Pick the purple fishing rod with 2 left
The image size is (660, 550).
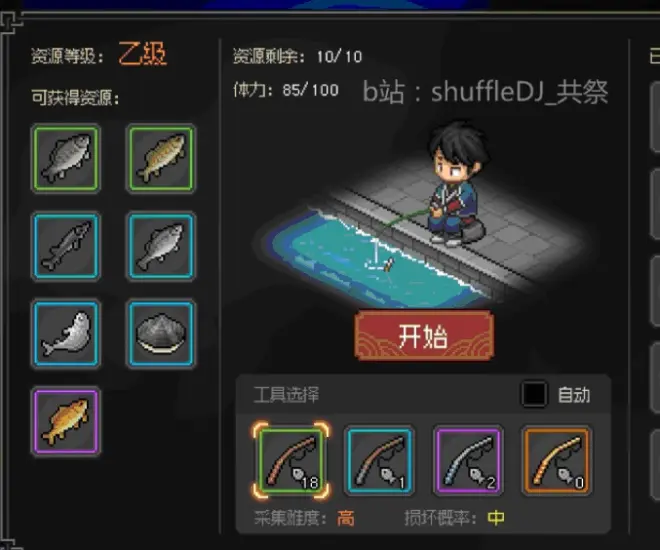coord(468,460)
